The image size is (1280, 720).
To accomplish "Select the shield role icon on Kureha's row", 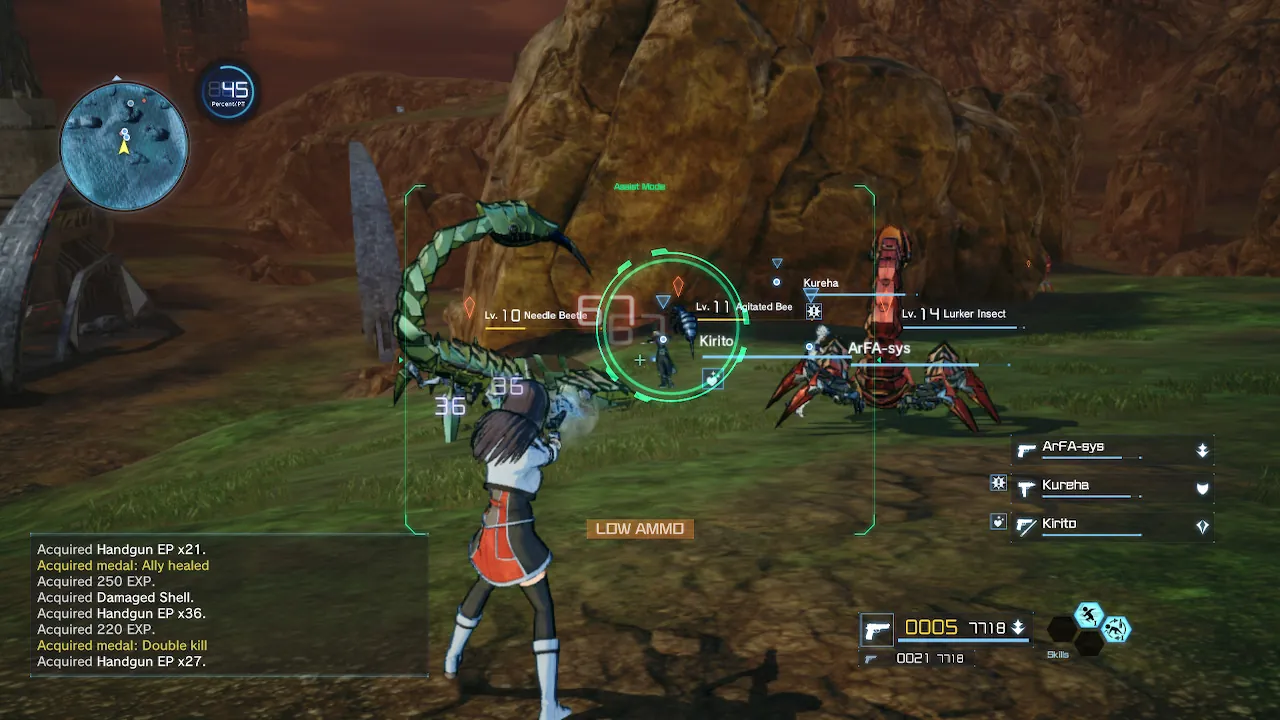I will (x=1202, y=487).
